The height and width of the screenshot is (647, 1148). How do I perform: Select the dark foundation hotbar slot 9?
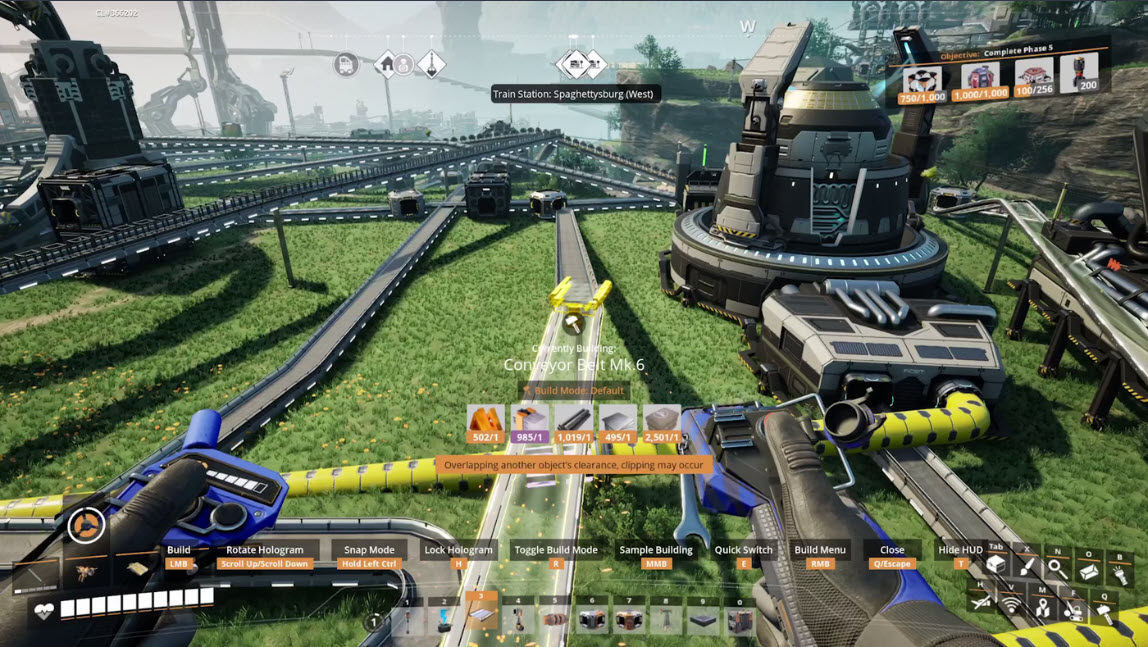(703, 620)
